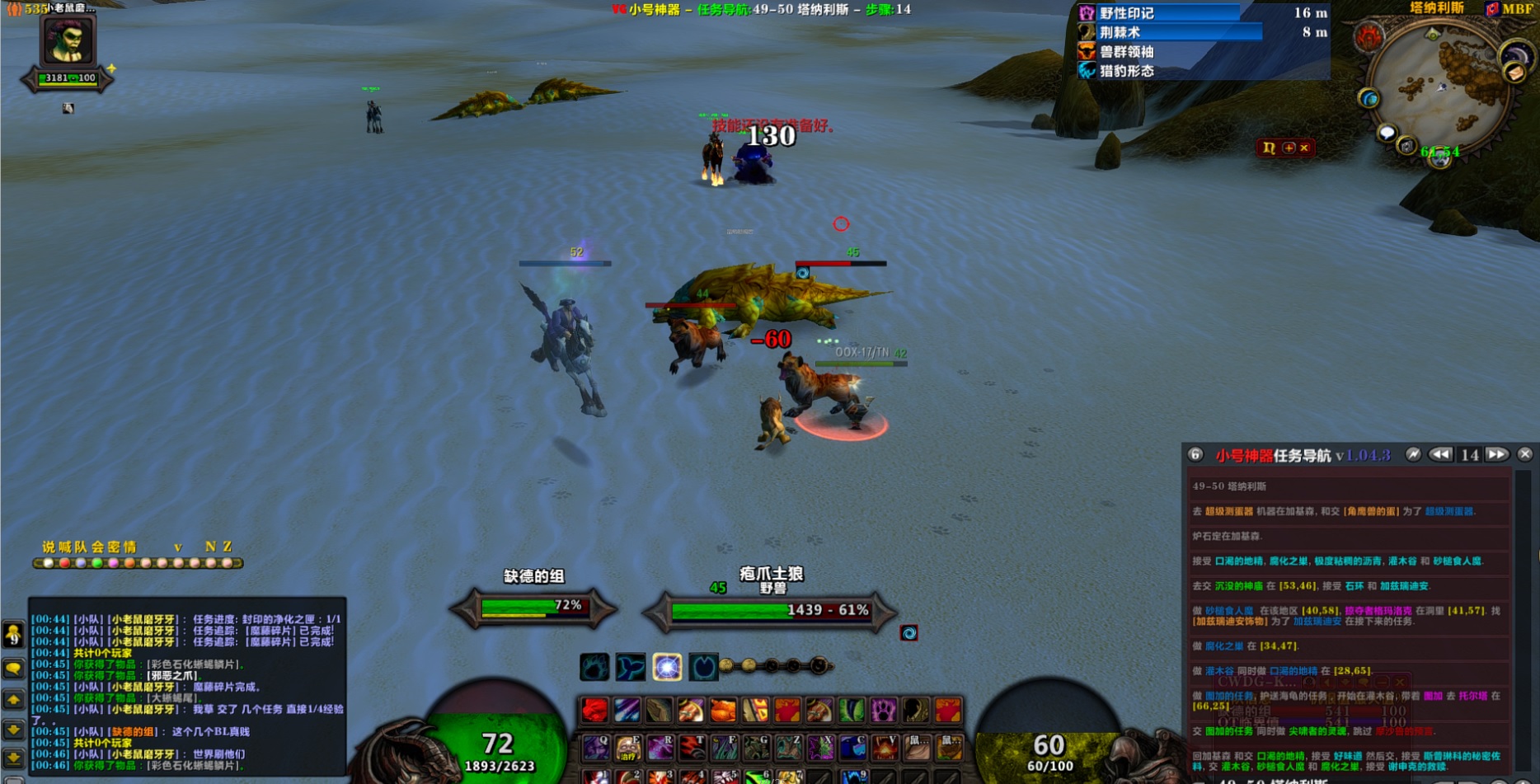Click the lightning bolt button in quest navigator
Screen dimensions: 1540x784
[x=1413, y=454]
